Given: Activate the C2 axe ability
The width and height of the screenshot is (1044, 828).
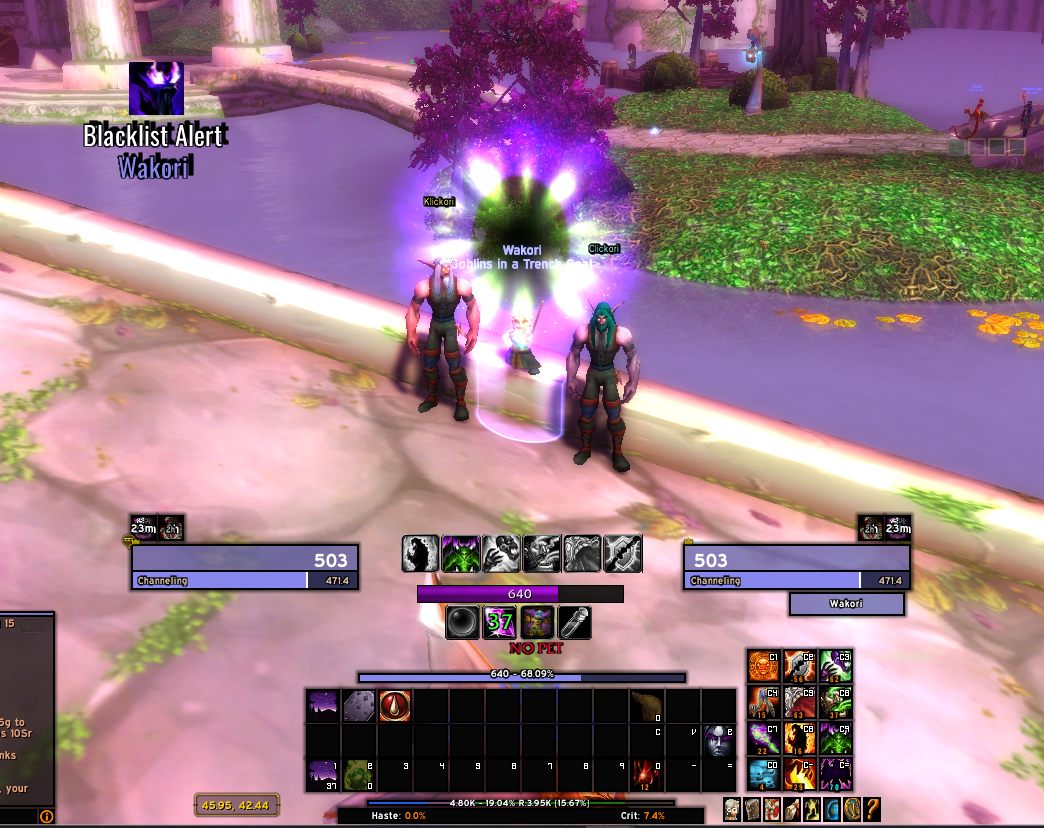Looking at the screenshot, I should [800, 666].
